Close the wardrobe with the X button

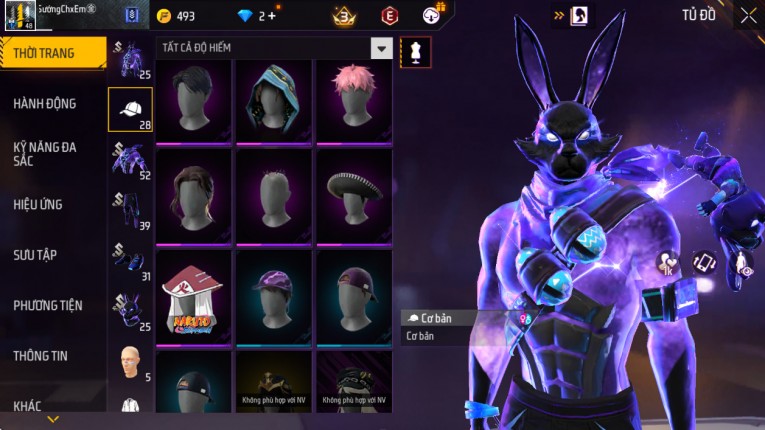(748, 15)
